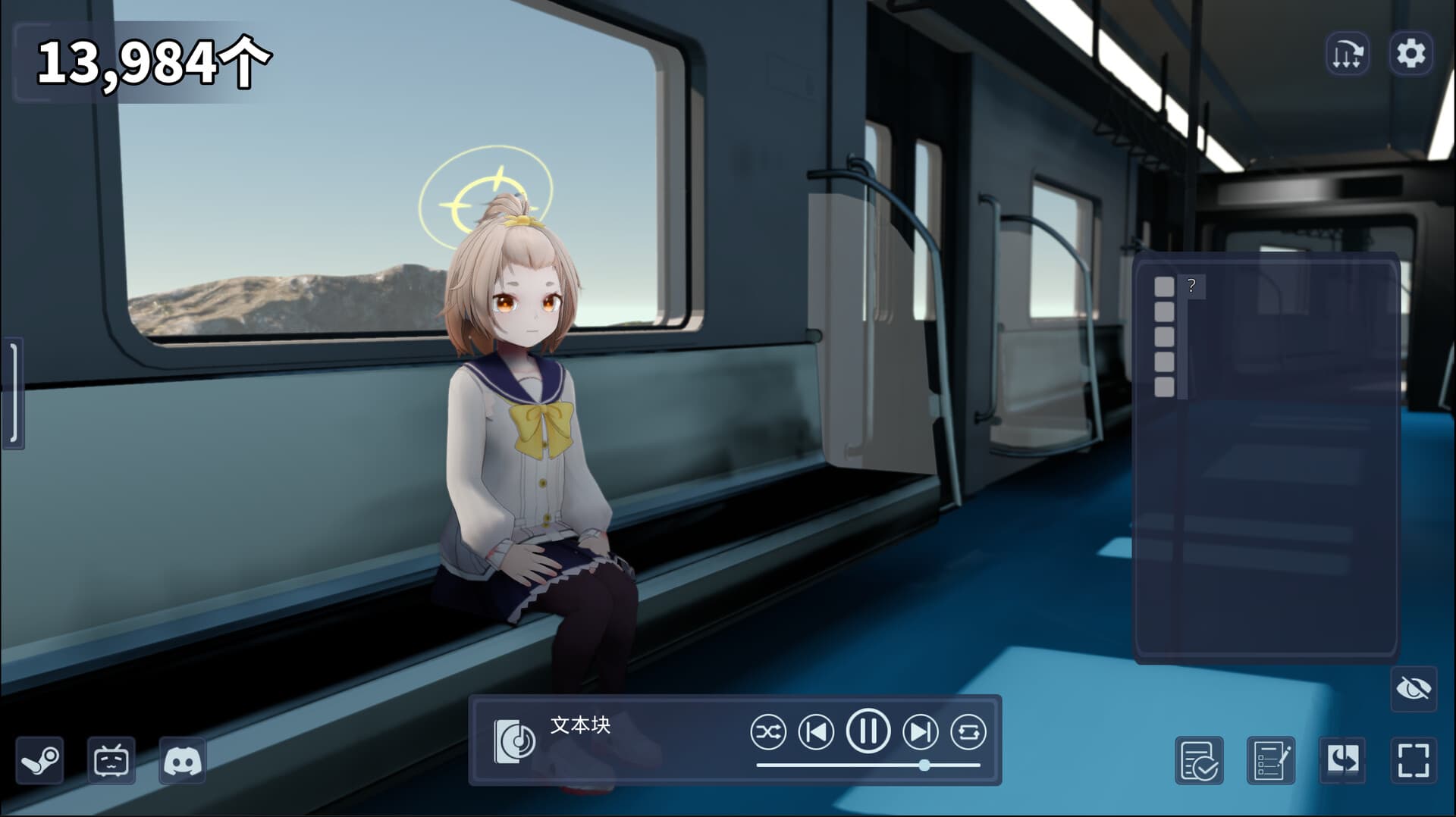
Task: Pause the currently playing track
Action: [x=869, y=732]
